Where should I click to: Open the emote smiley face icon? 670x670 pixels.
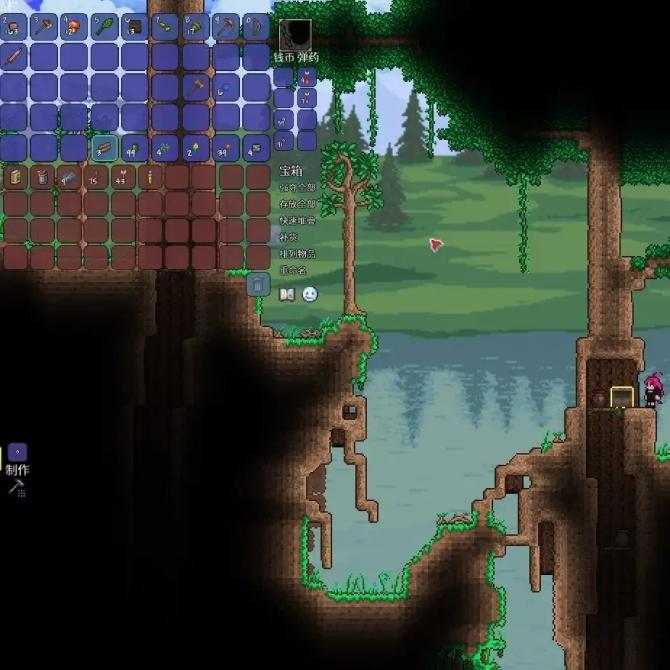[x=310, y=294]
